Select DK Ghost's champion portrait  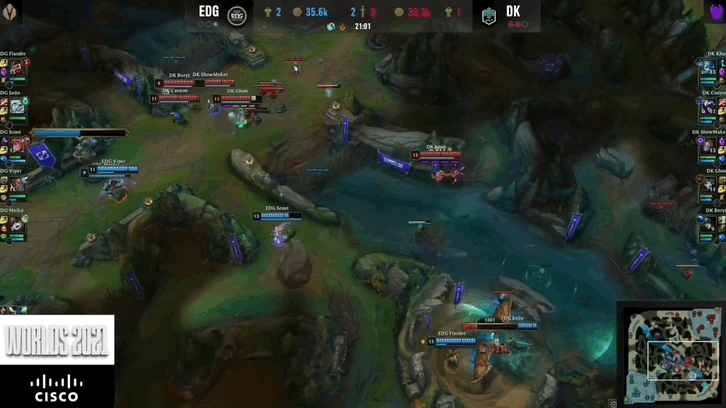(x=709, y=186)
